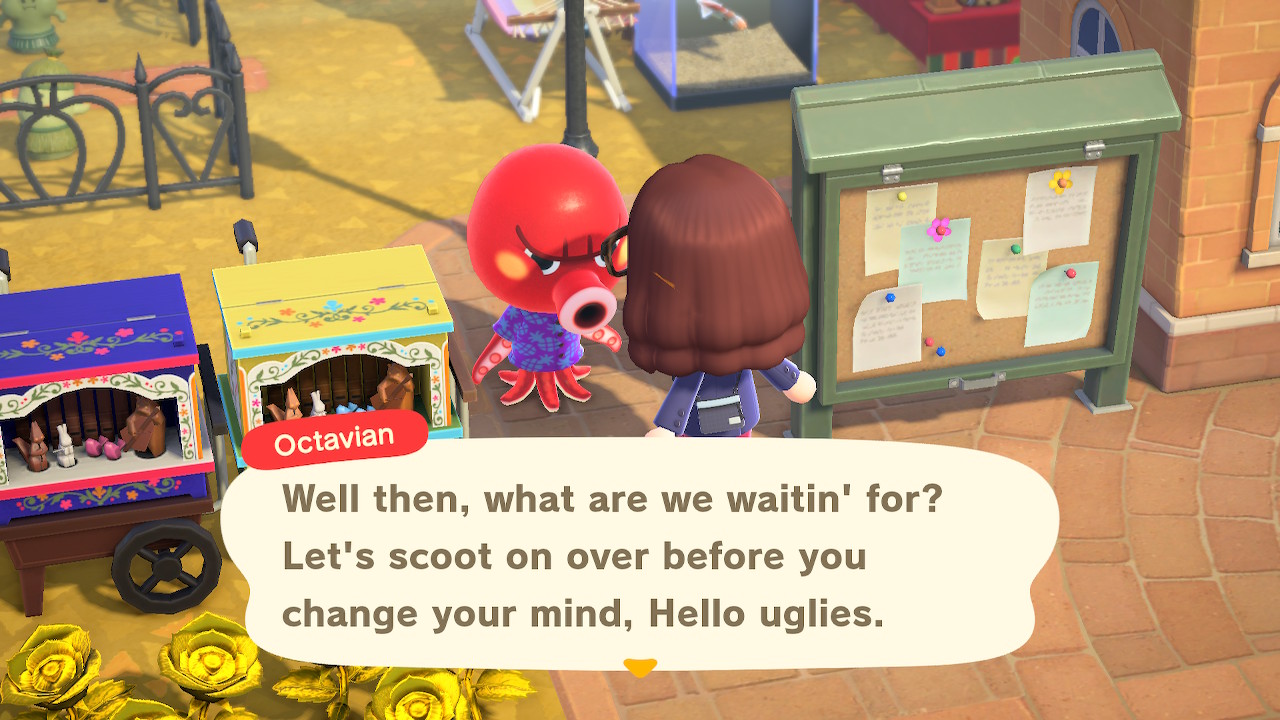The width and height of the screenshot is (1280, 720).
Task: Advance dialogue with the orange continue arrow
Action: [x=640, y=666]
